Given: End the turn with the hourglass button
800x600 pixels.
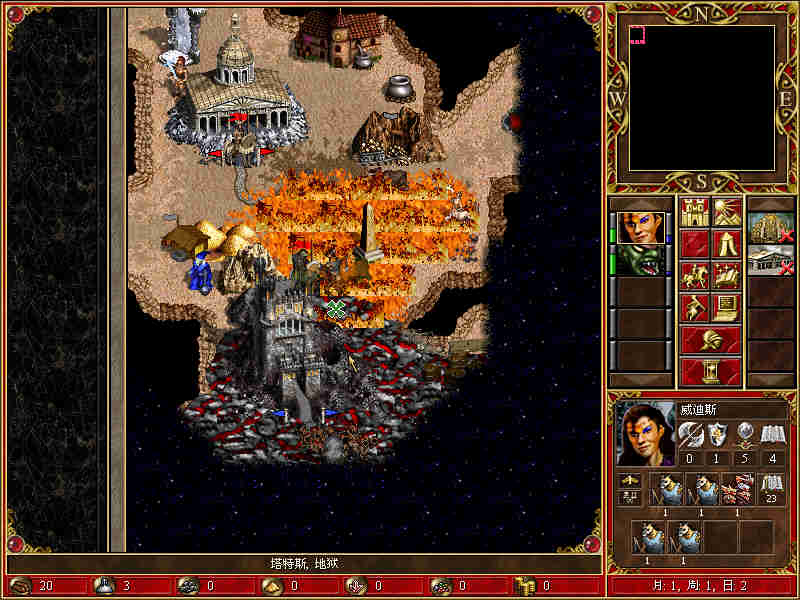Looking at the screenshot, I should coord(710,371).
